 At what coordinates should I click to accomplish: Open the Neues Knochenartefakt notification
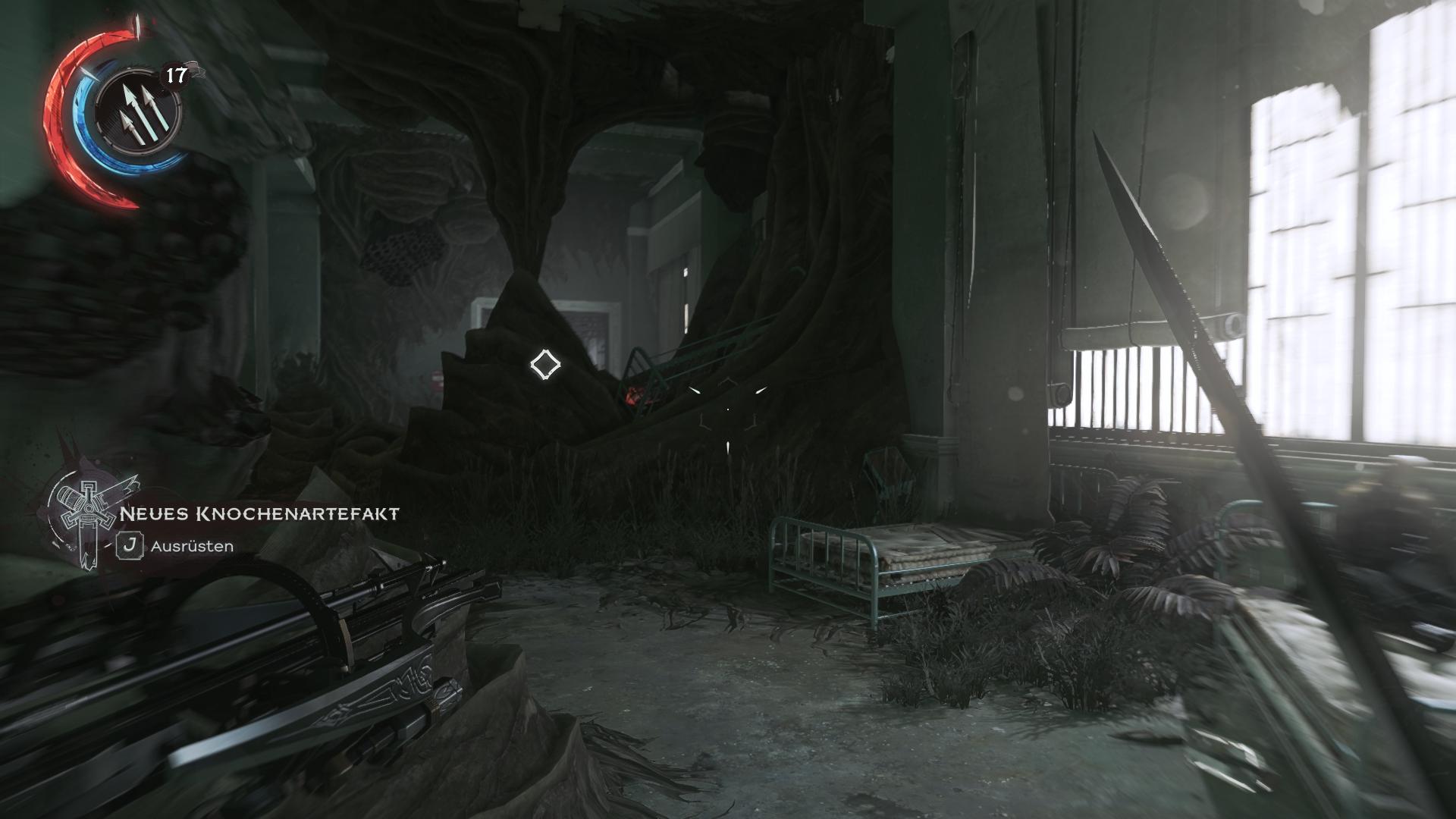click(x=259, y=514)
